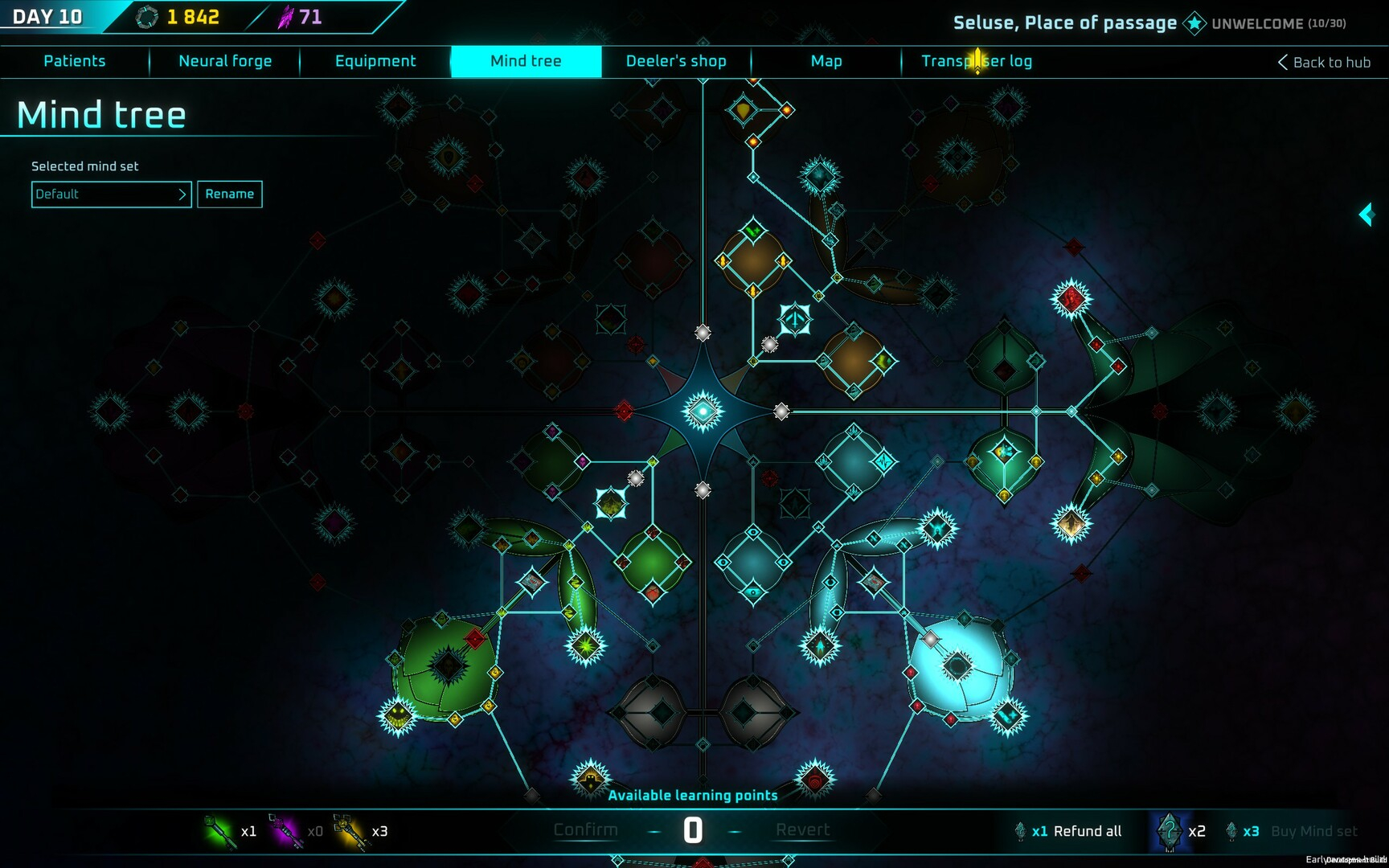
Task: Click Back to hub
Action: (x=1324, y=63)
